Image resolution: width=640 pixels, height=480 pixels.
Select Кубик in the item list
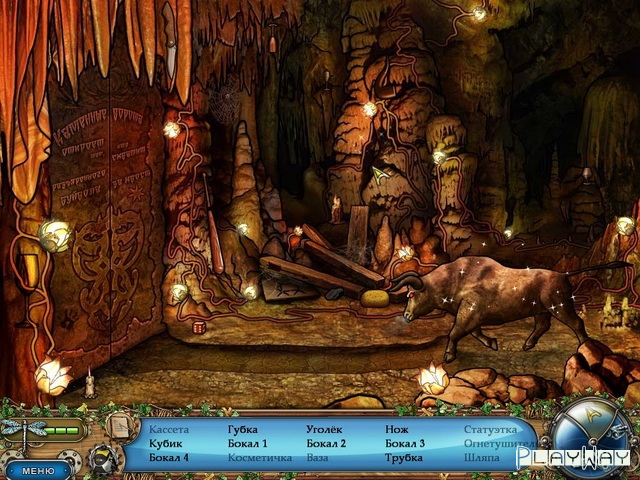point(165,444)
